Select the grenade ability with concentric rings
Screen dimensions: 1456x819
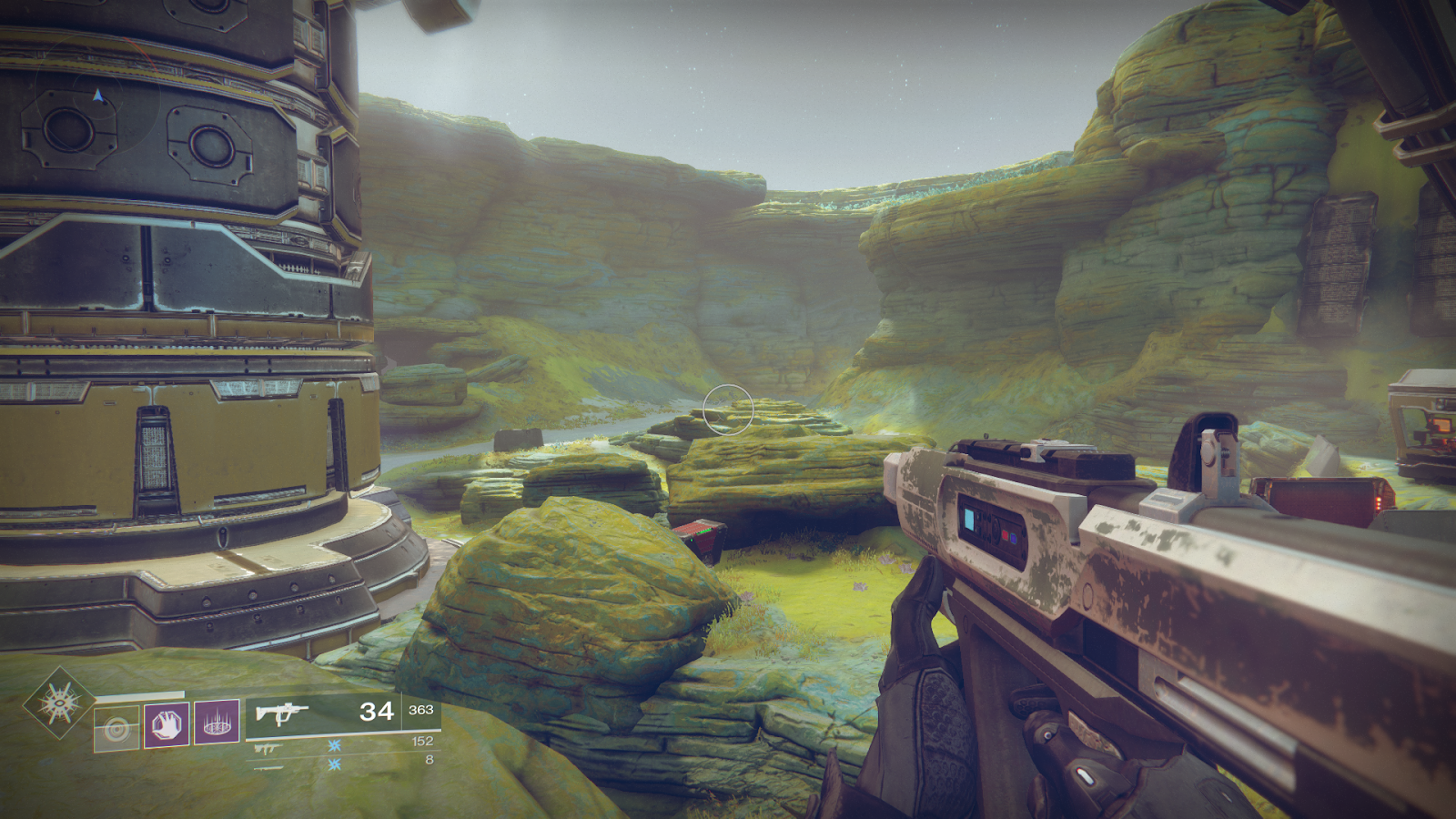pos(117,729)
